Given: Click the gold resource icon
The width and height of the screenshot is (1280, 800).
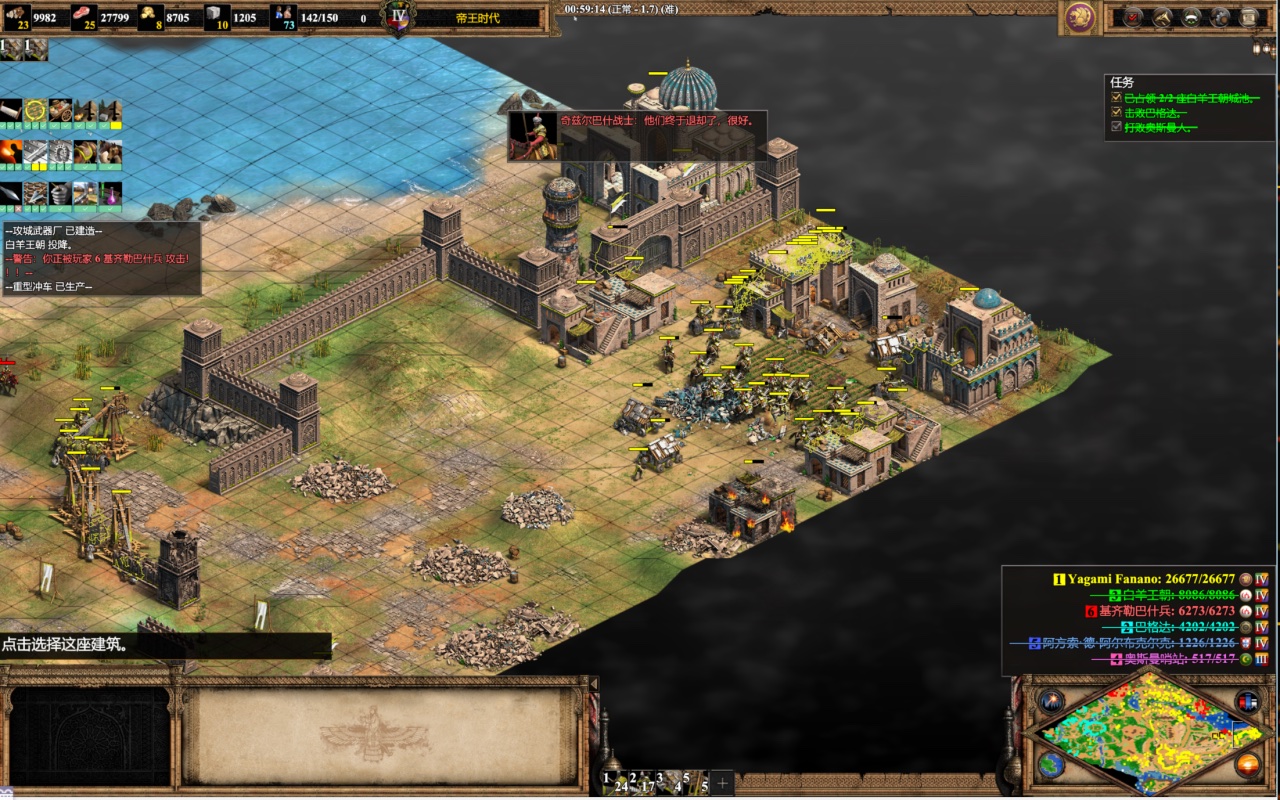Looking at the screenshot, I should (151, 17).
